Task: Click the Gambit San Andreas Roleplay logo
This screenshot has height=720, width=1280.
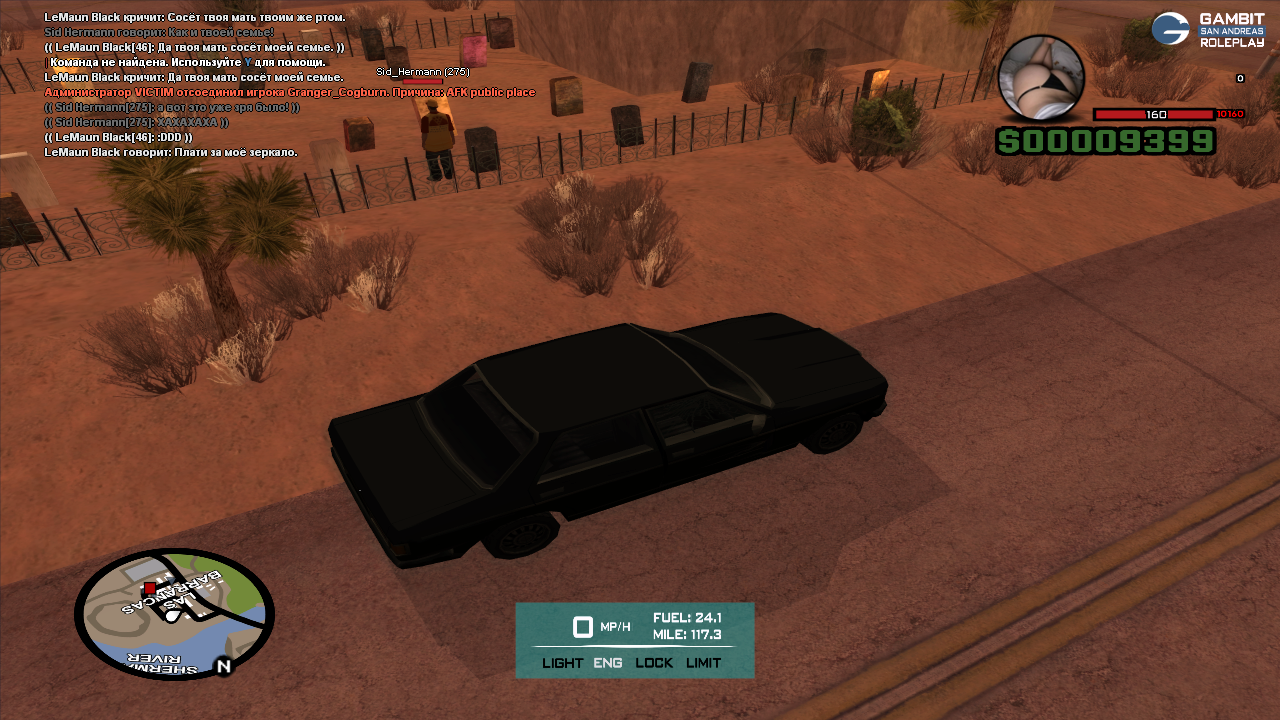Action: click(1208, 30)
